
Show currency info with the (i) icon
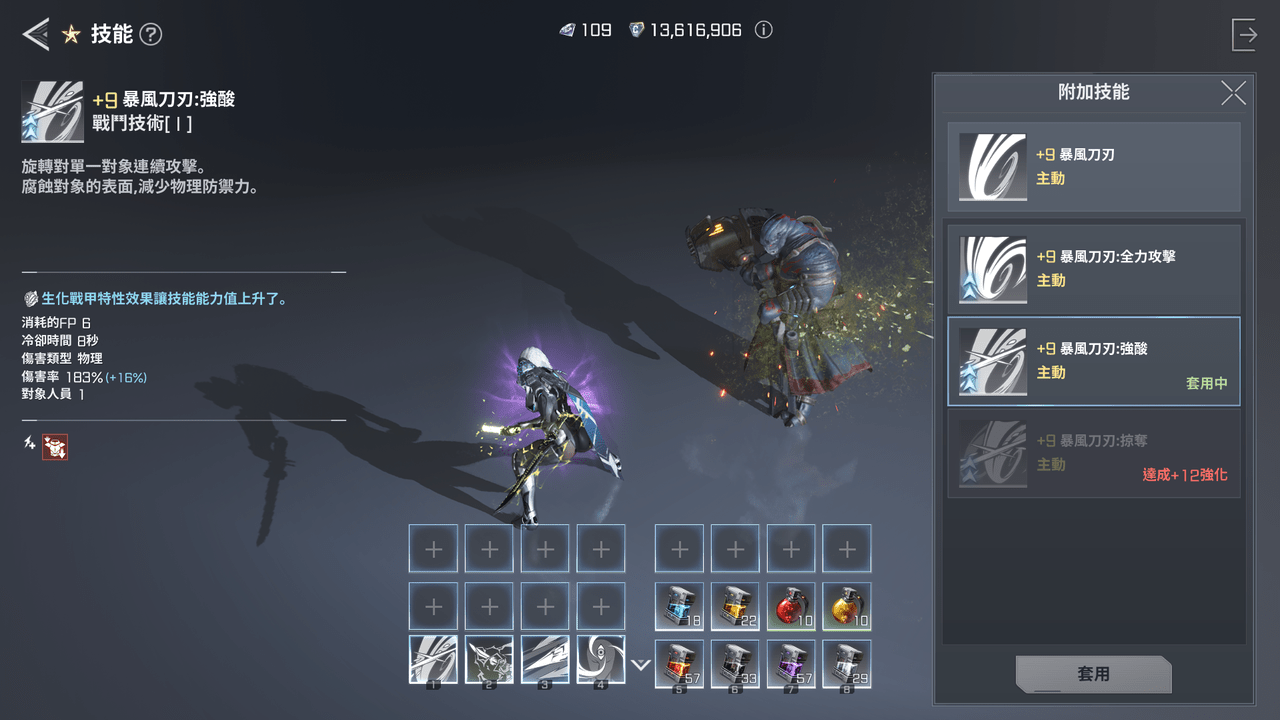coord(764,30)
